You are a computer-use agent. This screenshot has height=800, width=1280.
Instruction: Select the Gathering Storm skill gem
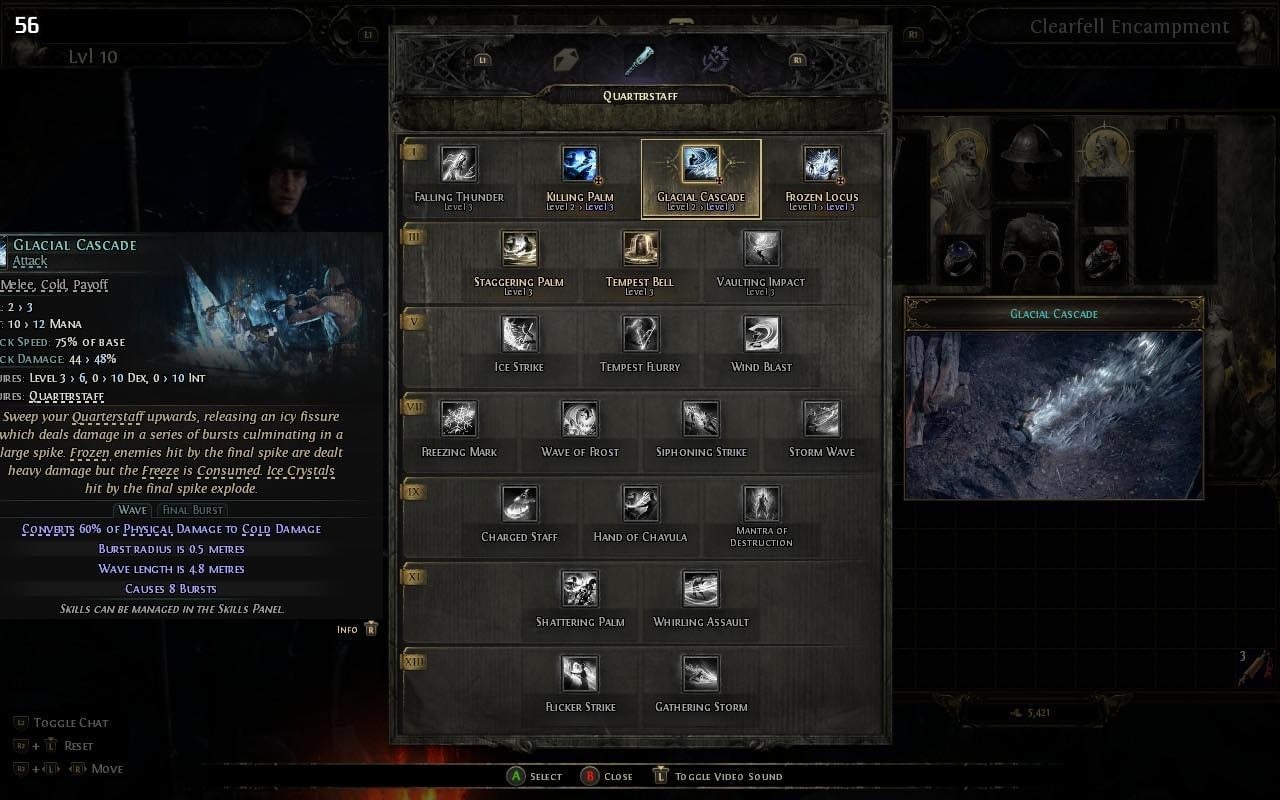click(700, 673)
